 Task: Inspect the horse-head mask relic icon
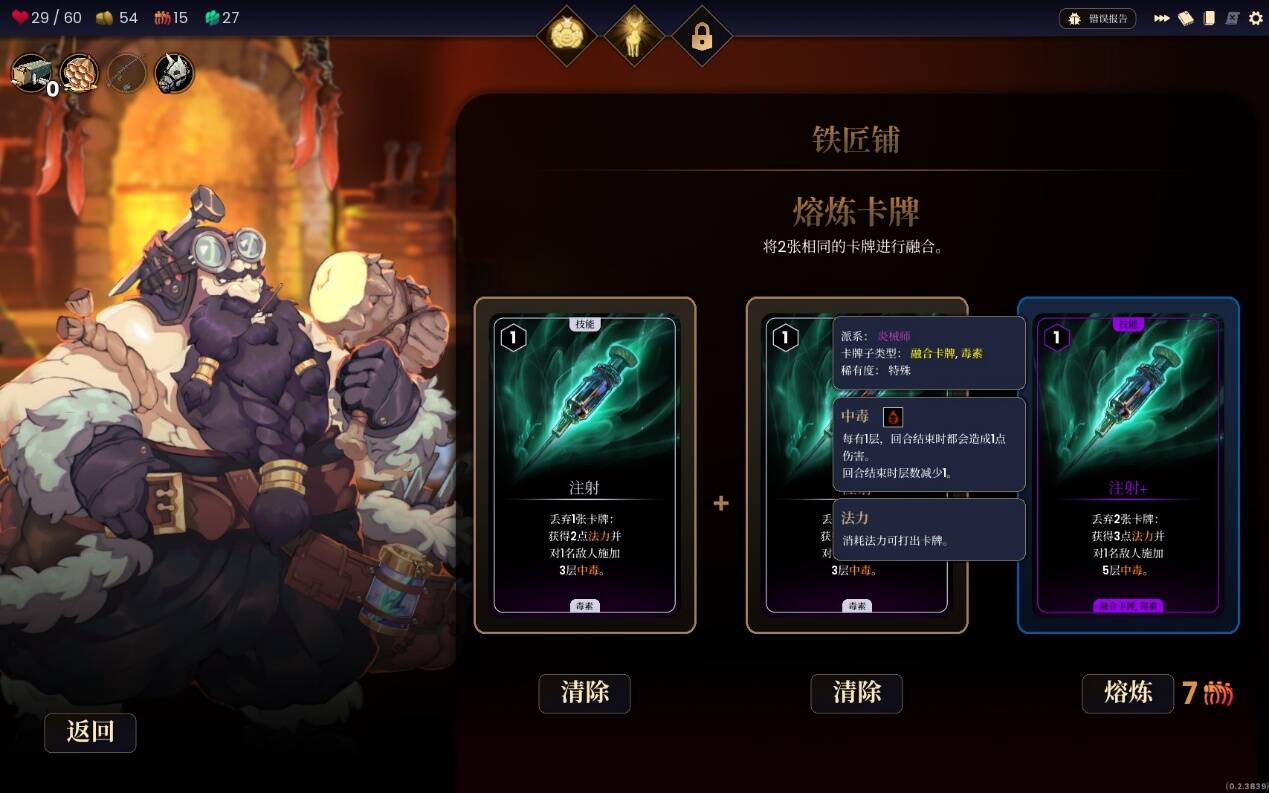click(174, 73)
